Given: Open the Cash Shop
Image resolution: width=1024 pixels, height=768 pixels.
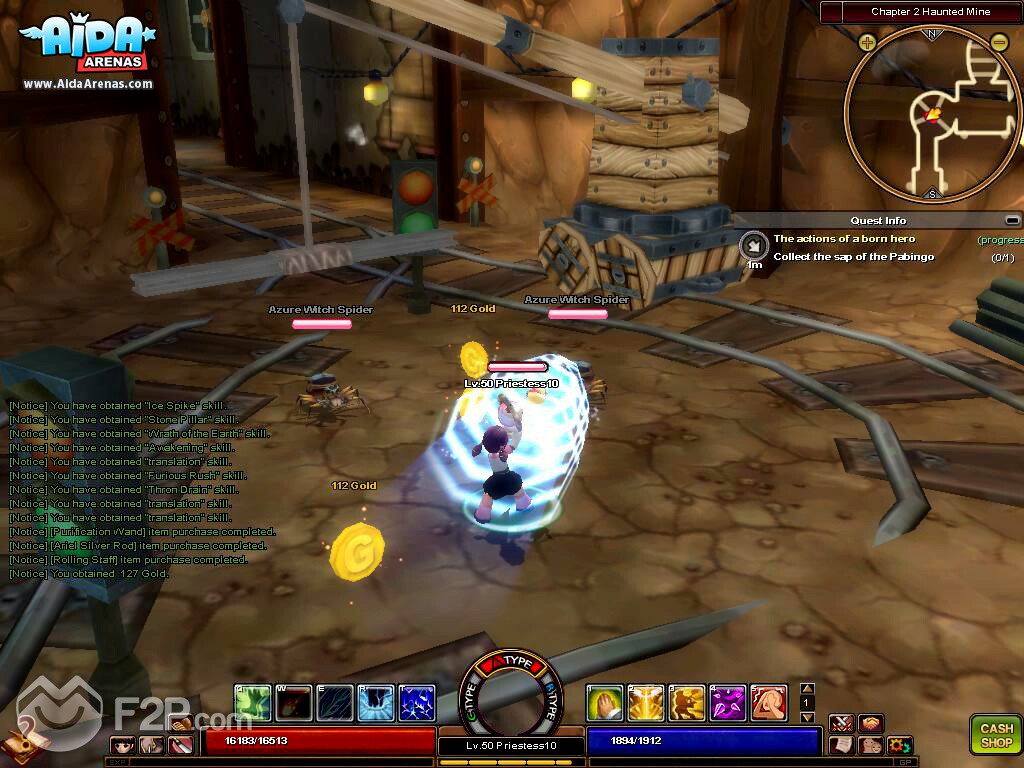Looking at the screenshot, I should [x=995, y=734].
